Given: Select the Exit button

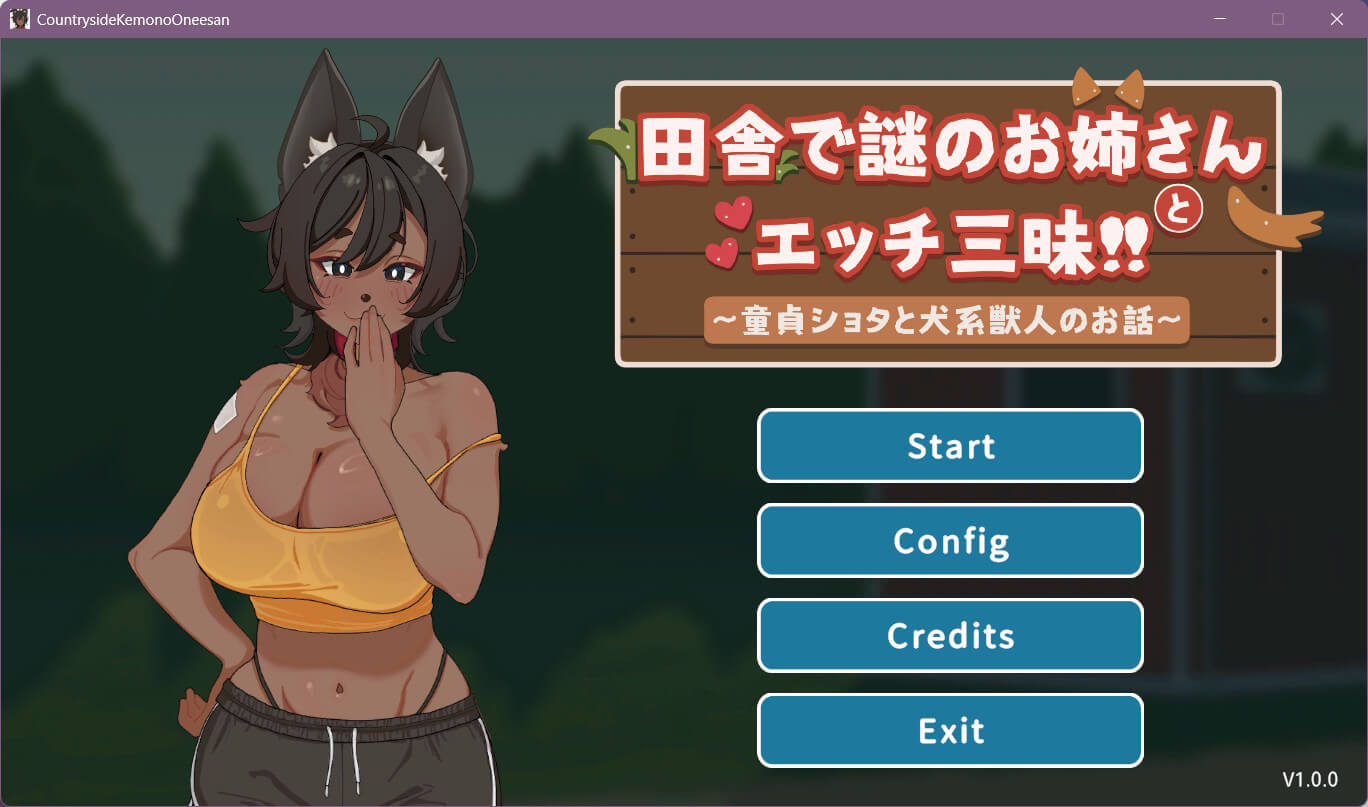Looking at the screenshot, I should [x=950, y=730].
